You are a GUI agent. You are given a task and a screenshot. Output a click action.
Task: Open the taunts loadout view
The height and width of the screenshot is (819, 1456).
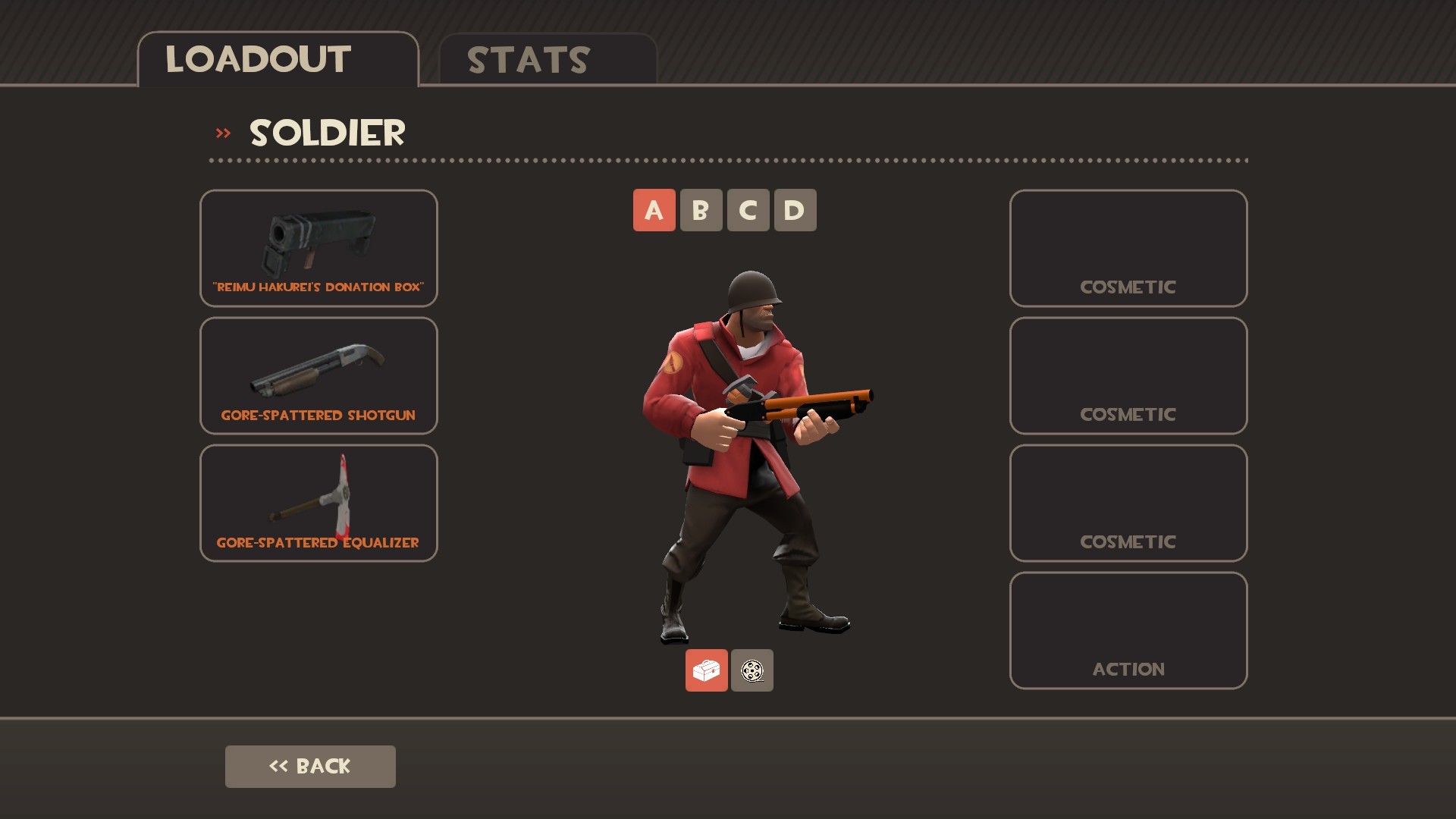pyautogui.click(x=752, y=670)
